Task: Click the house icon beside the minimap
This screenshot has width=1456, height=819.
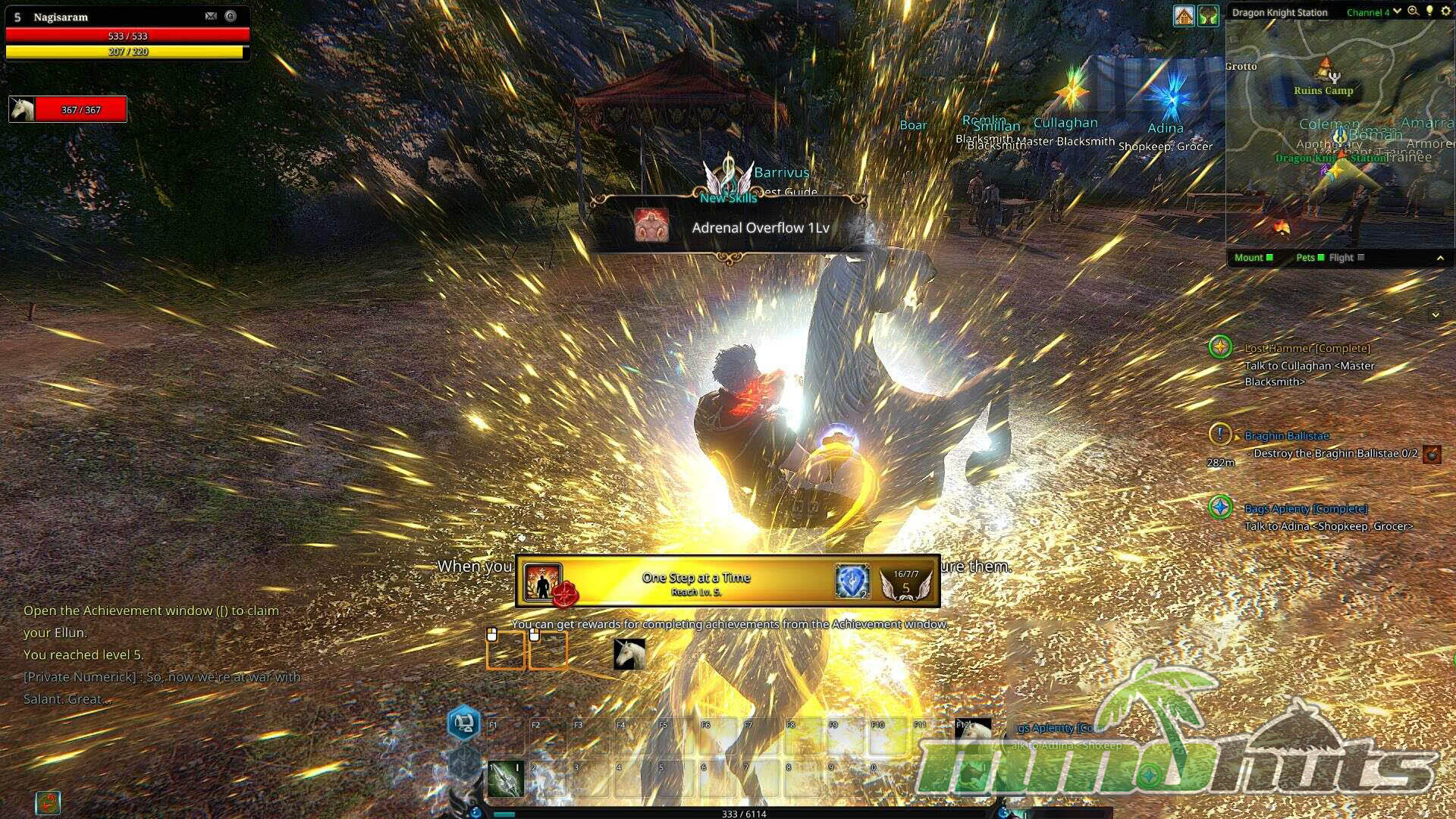Action: [1184, 15]
